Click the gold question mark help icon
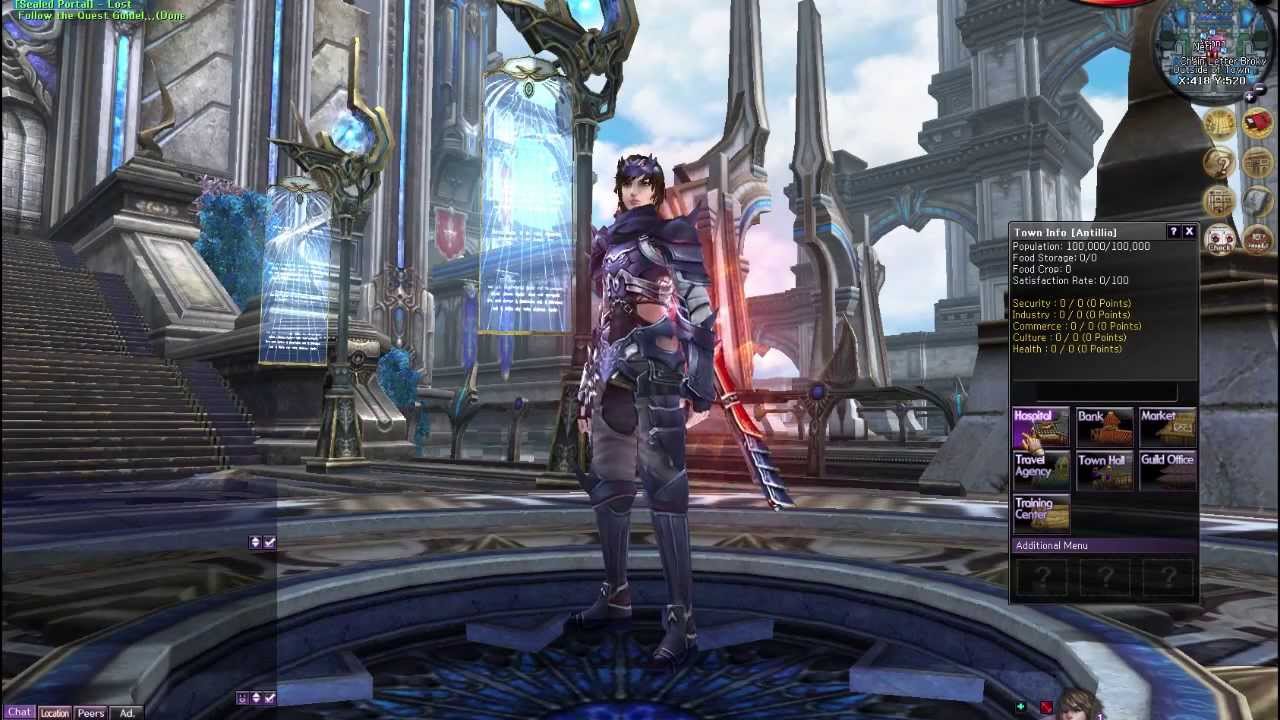Viewport: 1280px width, 720px height. 1219,162
